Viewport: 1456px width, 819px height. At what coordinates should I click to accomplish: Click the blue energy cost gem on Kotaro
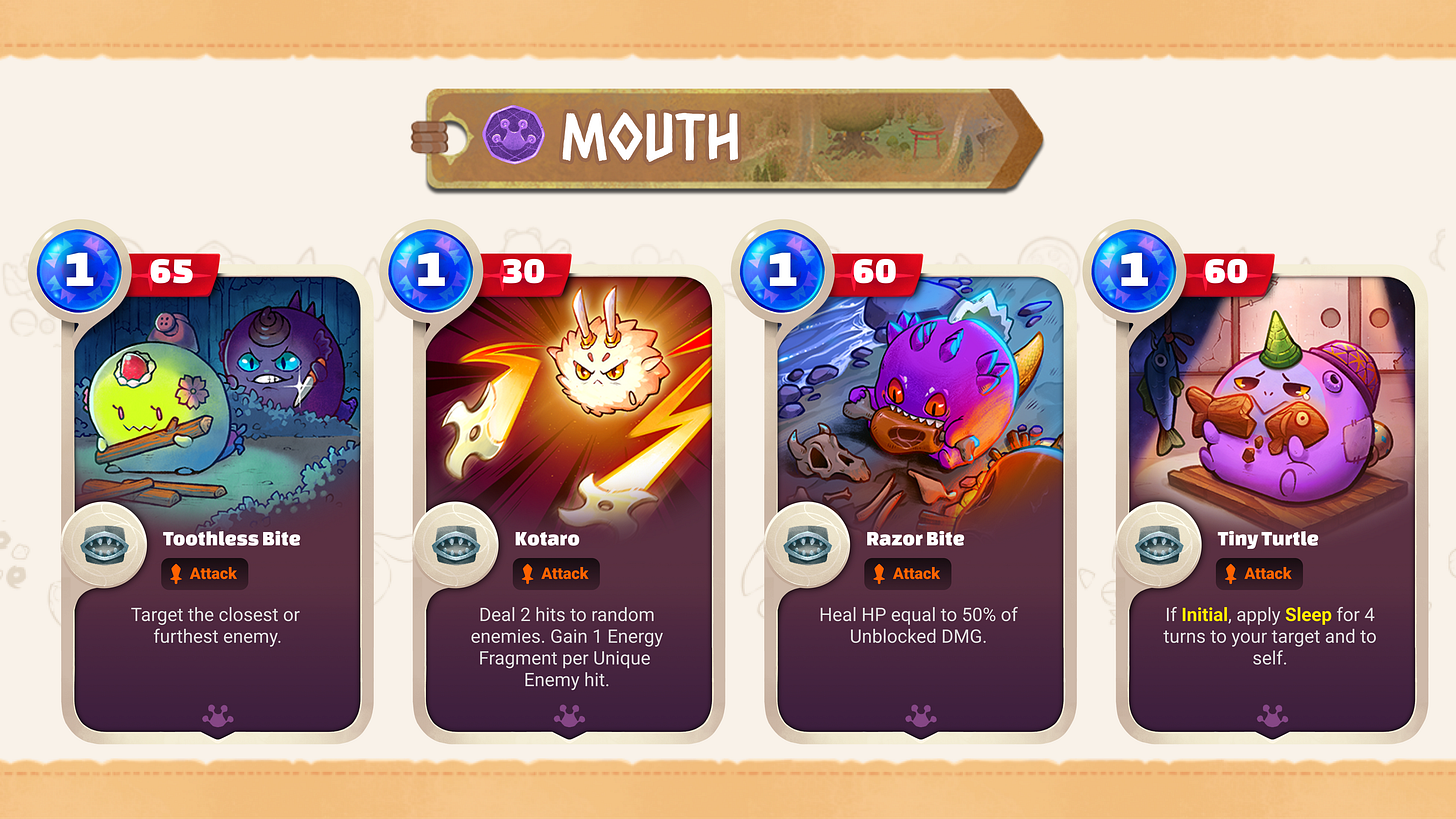430,270
